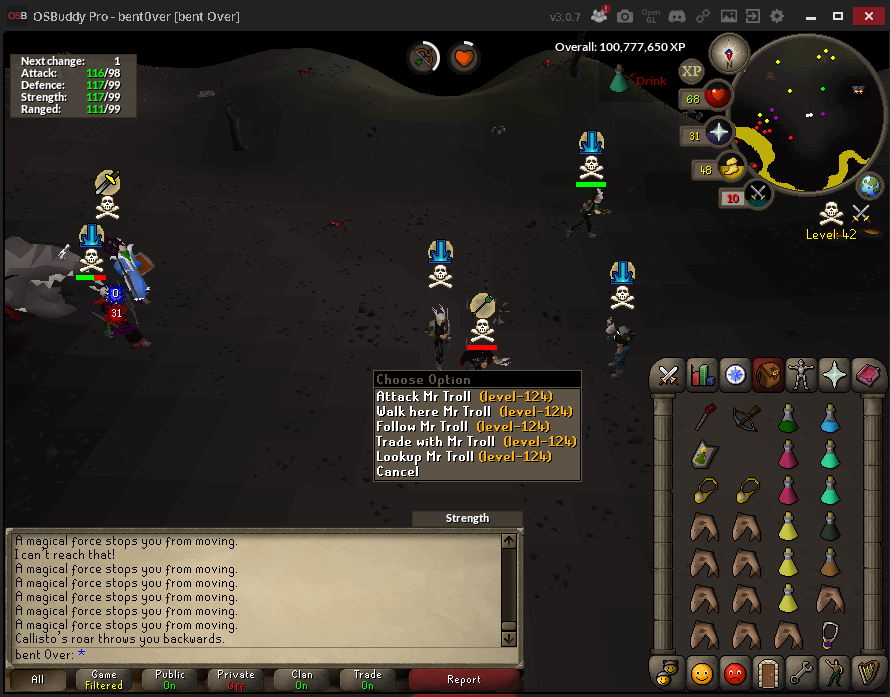This screenshot has height=697, width=890.
Task: Switch to the Skills stats tab
Action: [701, 375]
